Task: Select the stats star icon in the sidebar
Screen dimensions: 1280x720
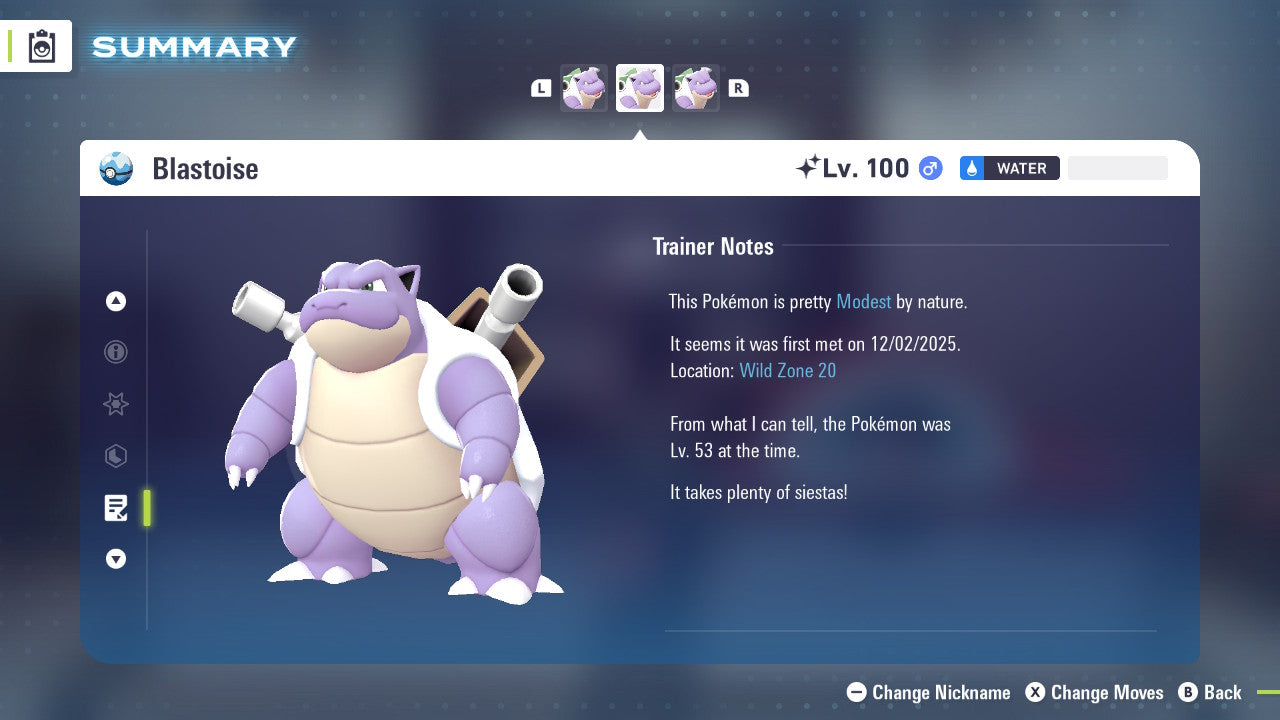Action: 115,404
